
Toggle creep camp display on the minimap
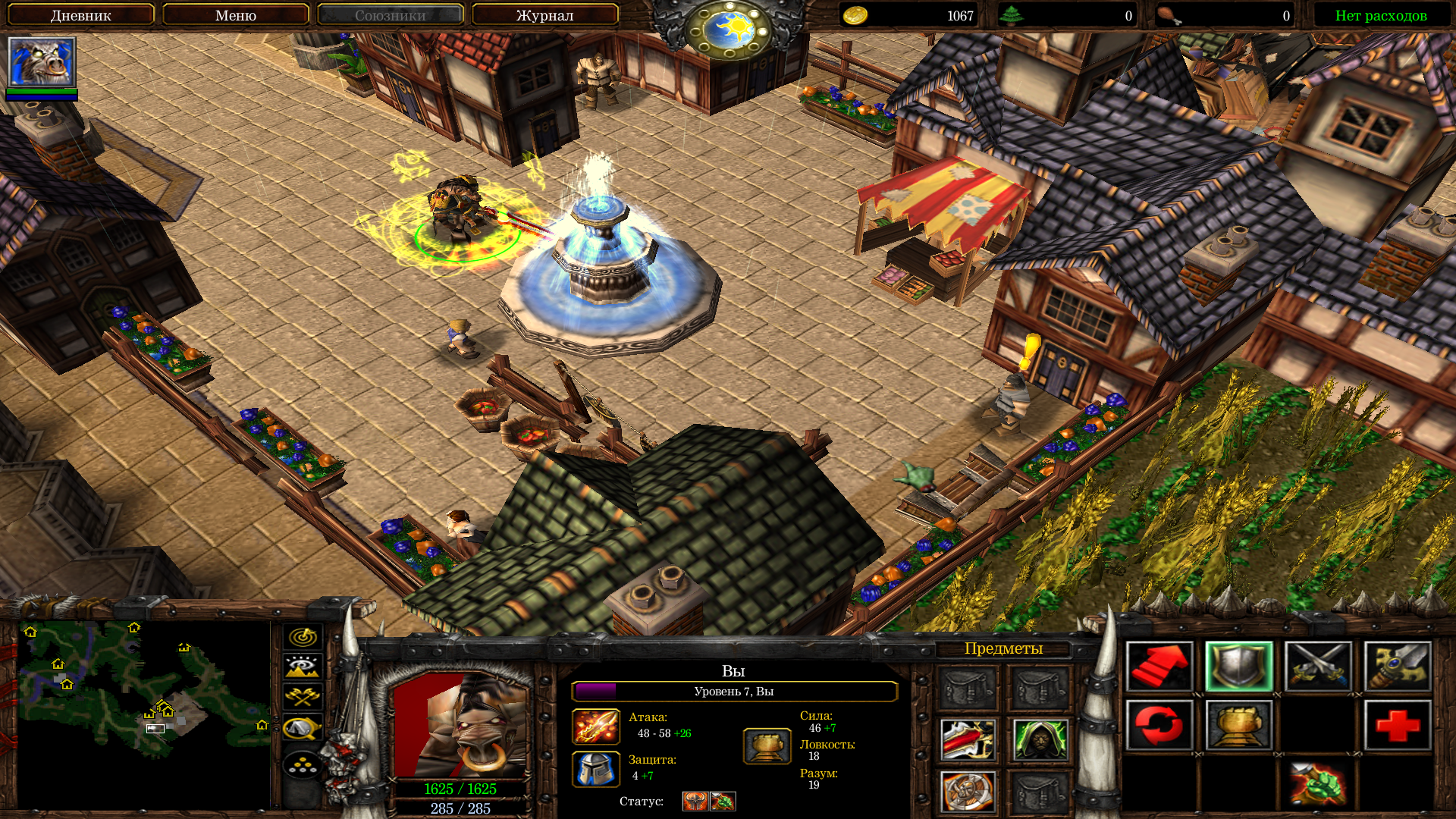(x=303, y=728)
